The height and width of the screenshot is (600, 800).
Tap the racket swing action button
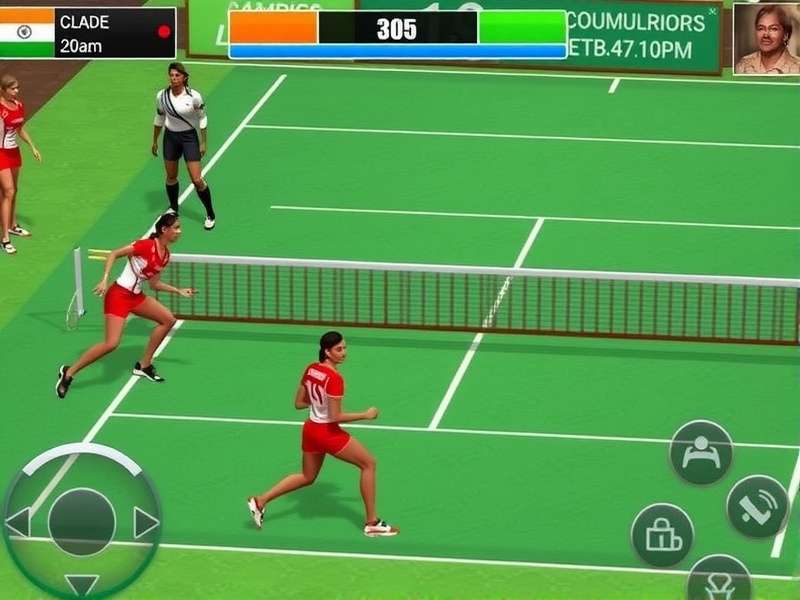pyautogui.click(x=757, y=506)
